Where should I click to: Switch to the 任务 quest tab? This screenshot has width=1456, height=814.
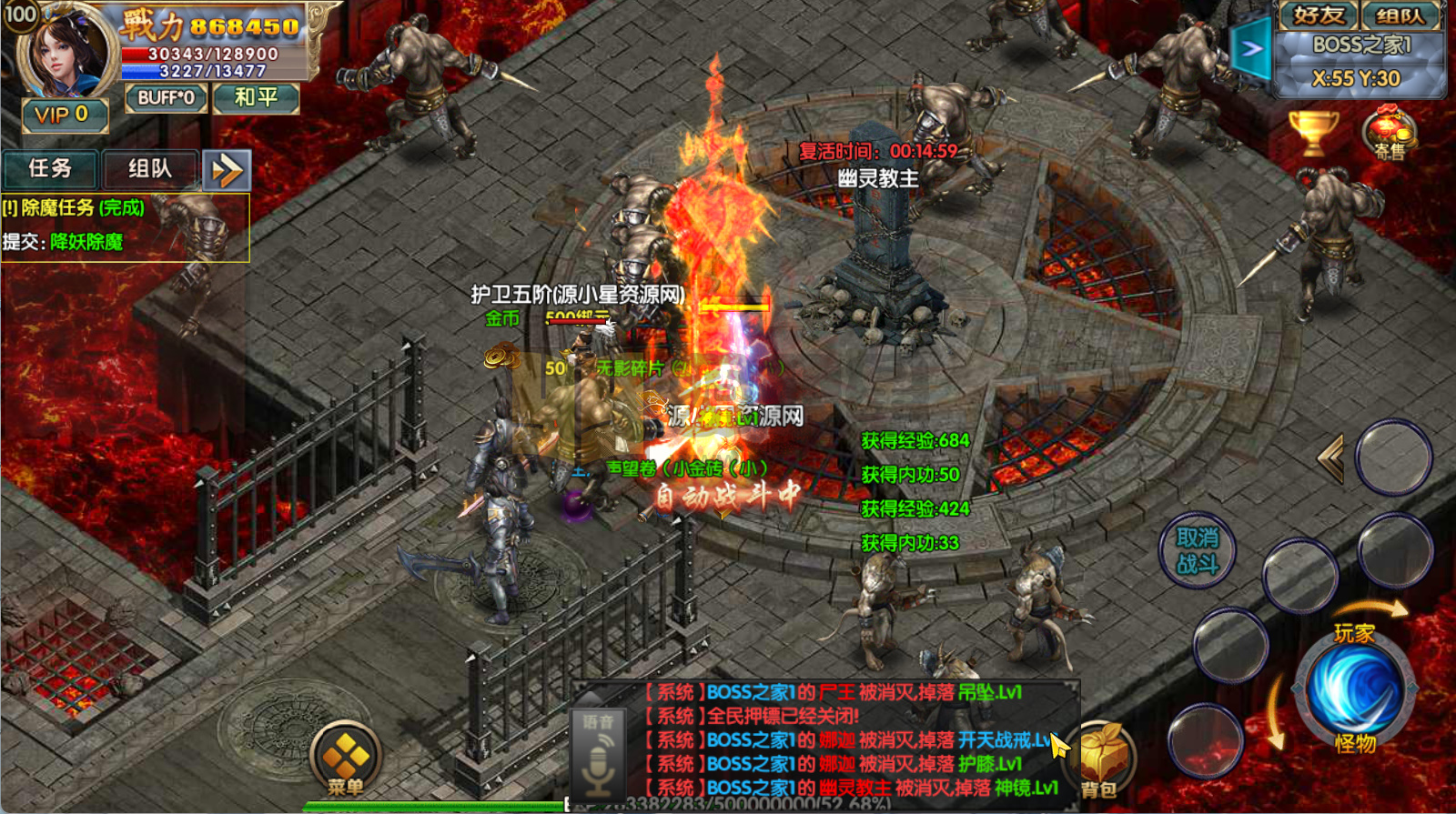[x=50, y=168]
